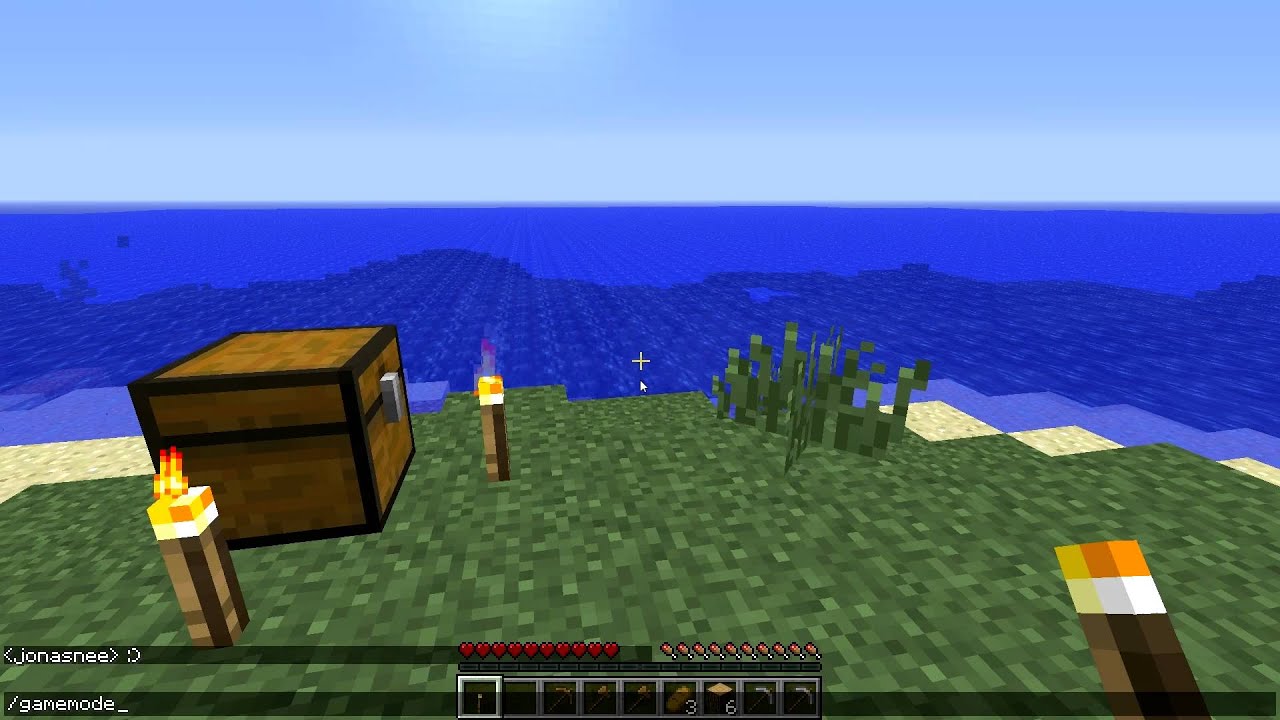Click the crosshair at screen center
Image resolution: width=1280 pixels, height=720 pixels.
point(640,360)
